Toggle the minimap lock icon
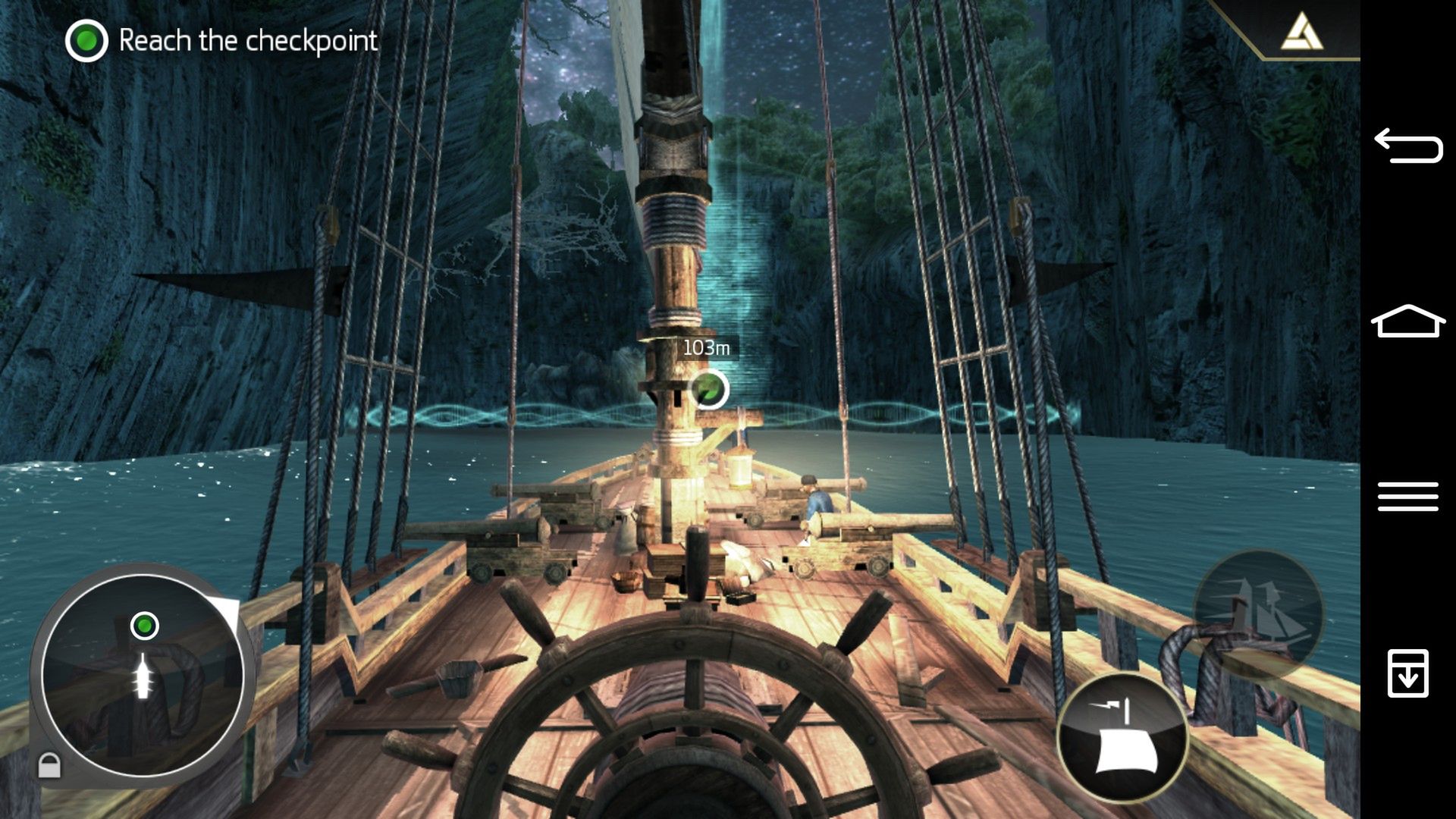Image resolution: width=1456 pixels, height=819 pixels. coord(49,764)
